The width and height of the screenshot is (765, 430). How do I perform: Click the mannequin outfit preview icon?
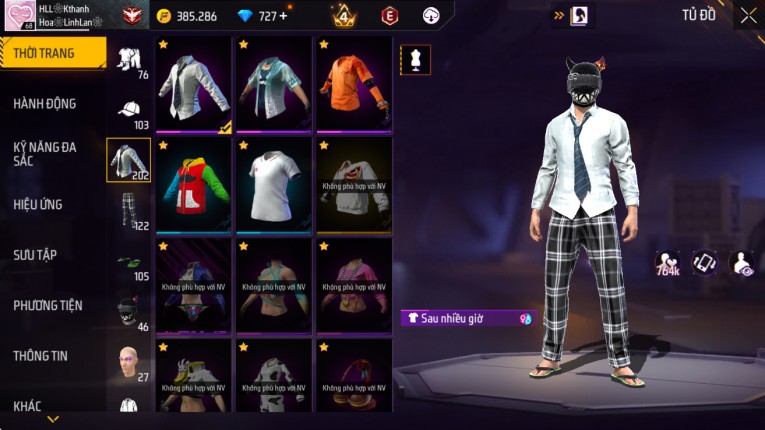416,60
